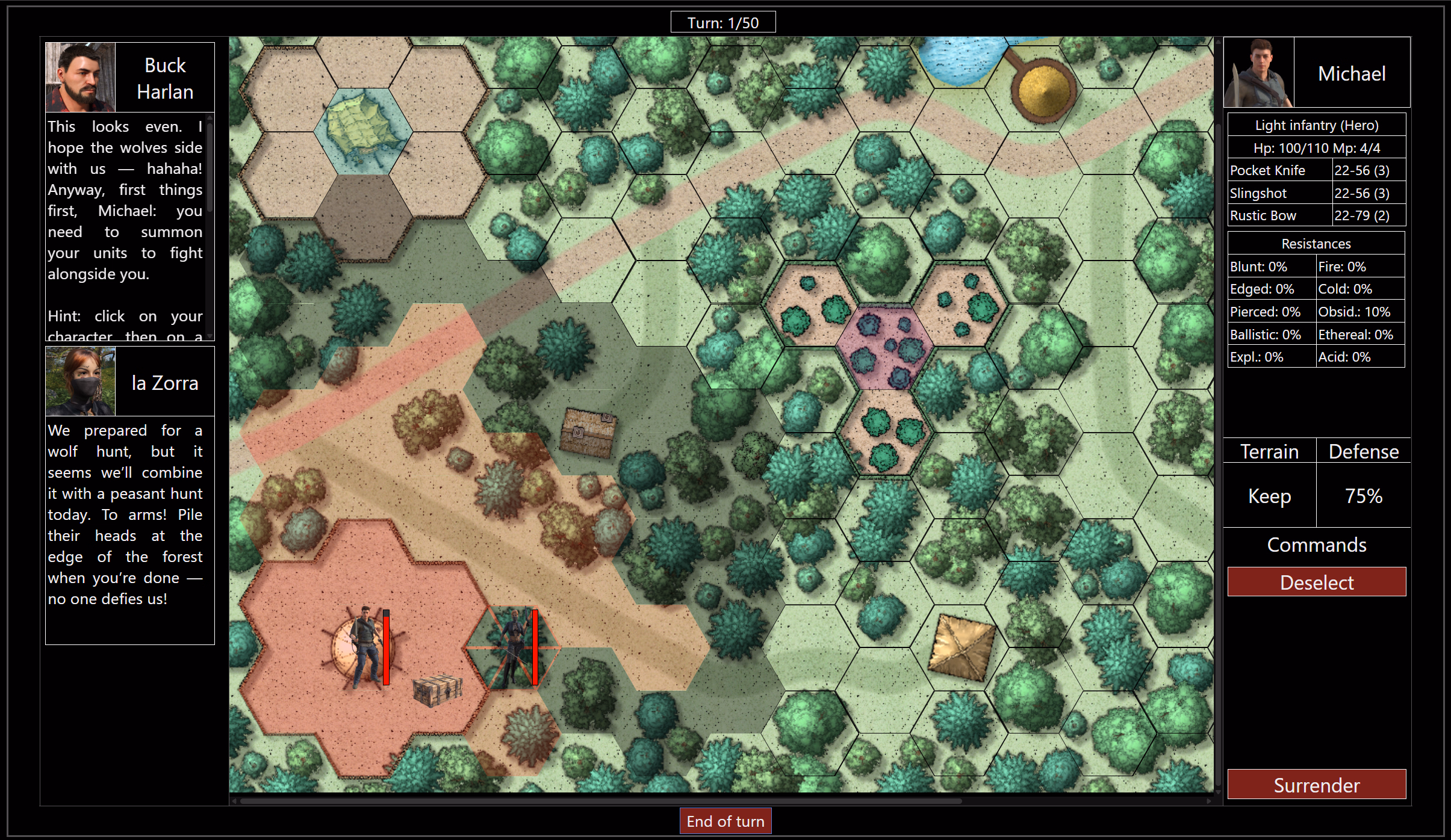Click Michael's portrait in the unit panel
The image size is (1451, 840).
[1258, 72]
